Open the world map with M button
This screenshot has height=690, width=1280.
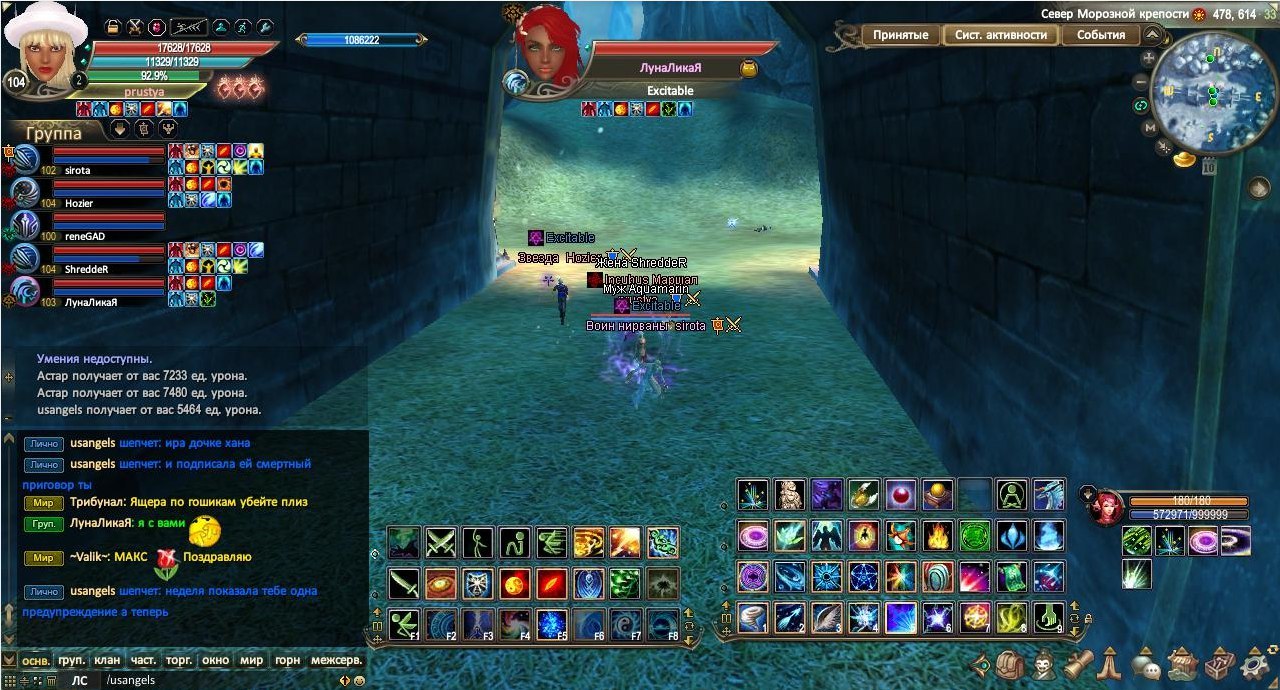coord(1150,128)
